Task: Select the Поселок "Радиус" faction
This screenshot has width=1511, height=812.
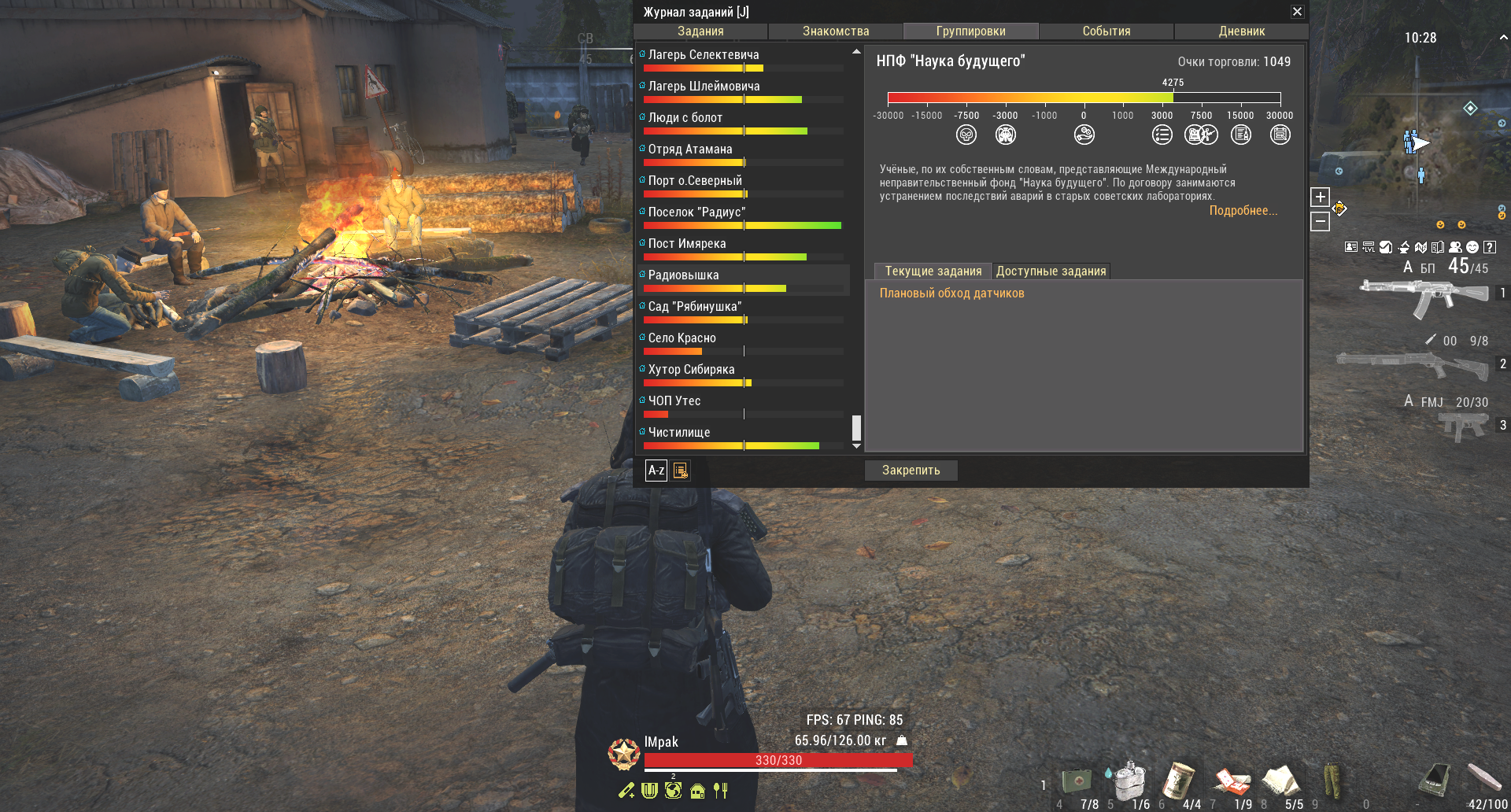Action: coord(696,212)
